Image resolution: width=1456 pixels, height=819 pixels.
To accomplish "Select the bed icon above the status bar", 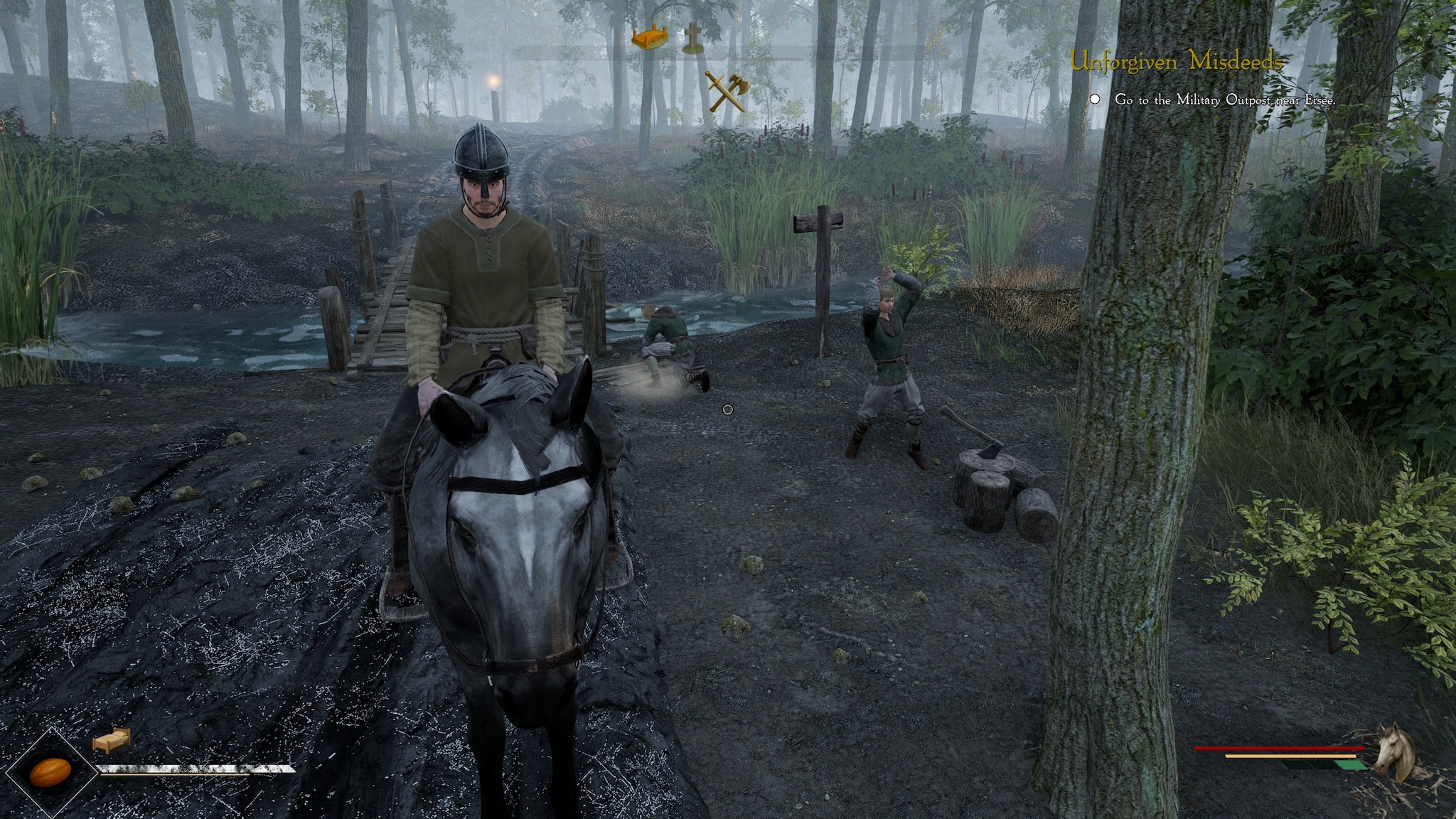I will [112, 740].
